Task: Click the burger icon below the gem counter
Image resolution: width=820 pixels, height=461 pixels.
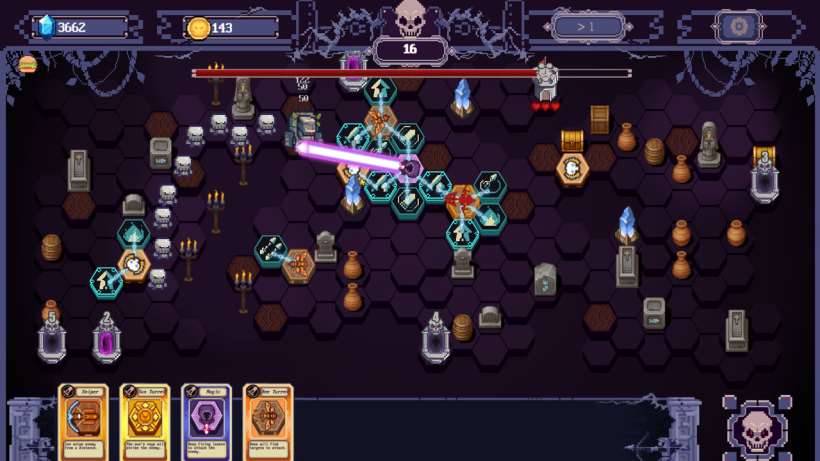Action: click(27, 65)
